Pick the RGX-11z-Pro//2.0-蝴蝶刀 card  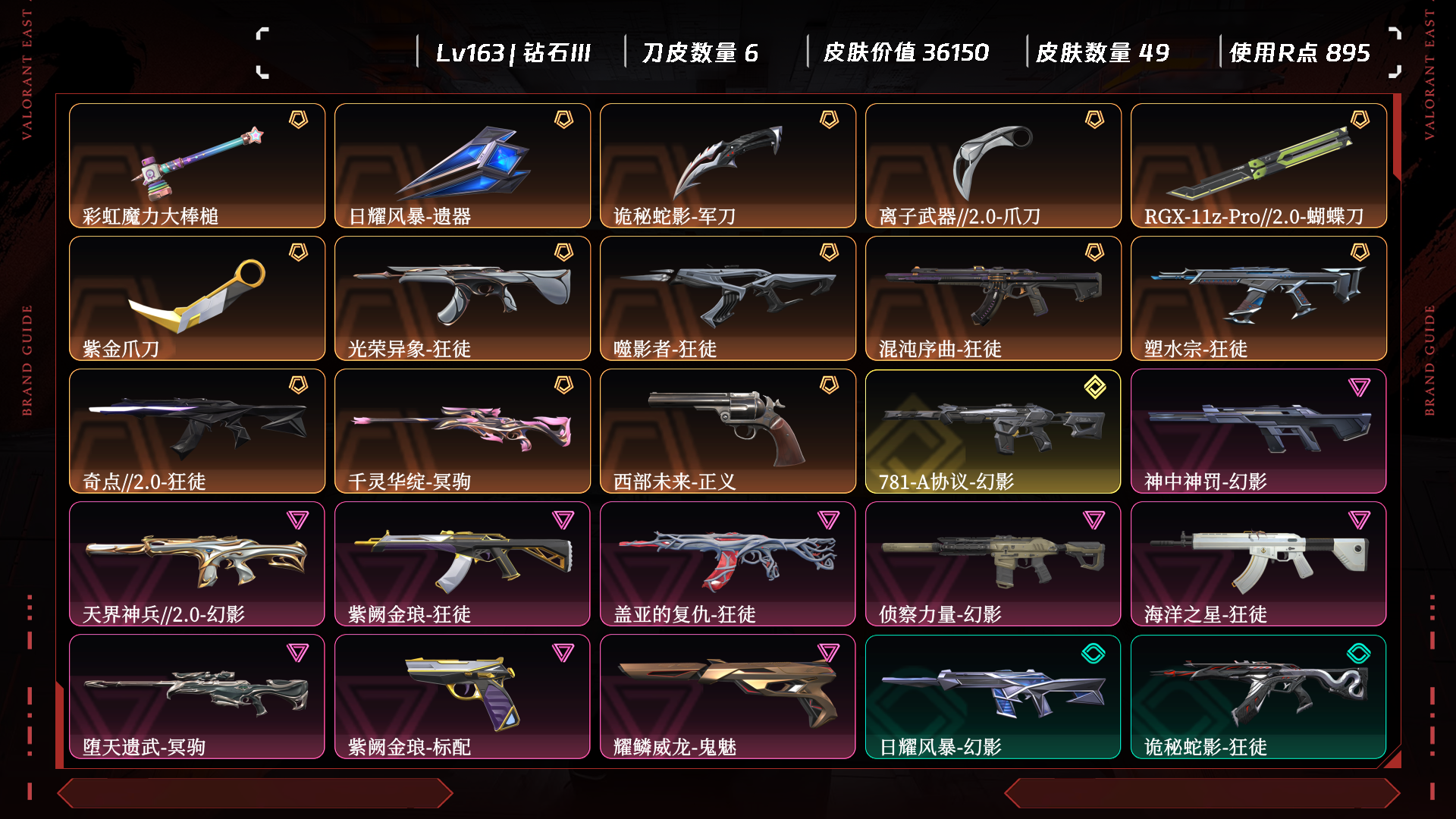[x=1259, y=166]
